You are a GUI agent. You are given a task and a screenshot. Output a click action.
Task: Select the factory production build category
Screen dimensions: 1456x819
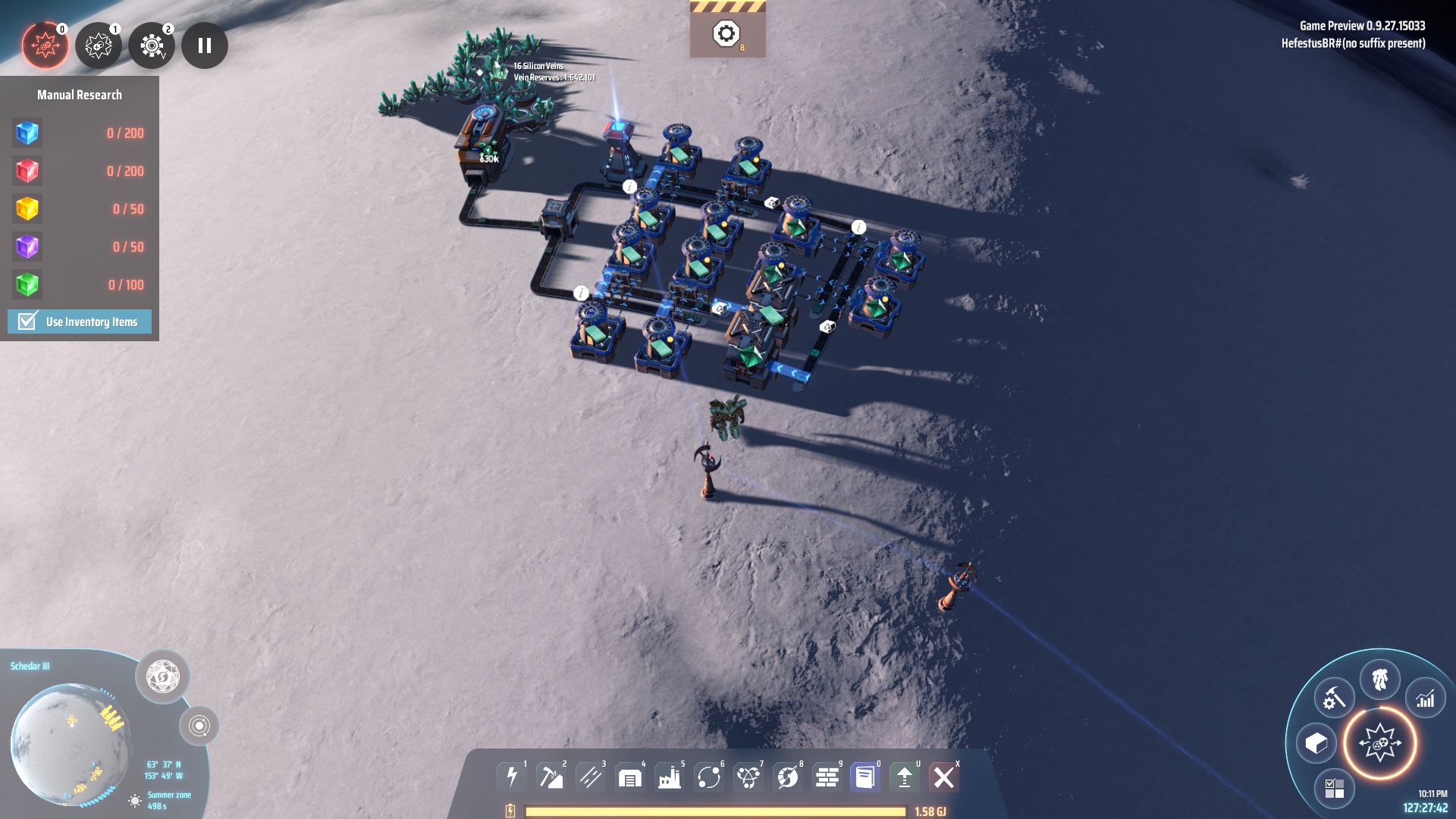[x=670, y=777]
